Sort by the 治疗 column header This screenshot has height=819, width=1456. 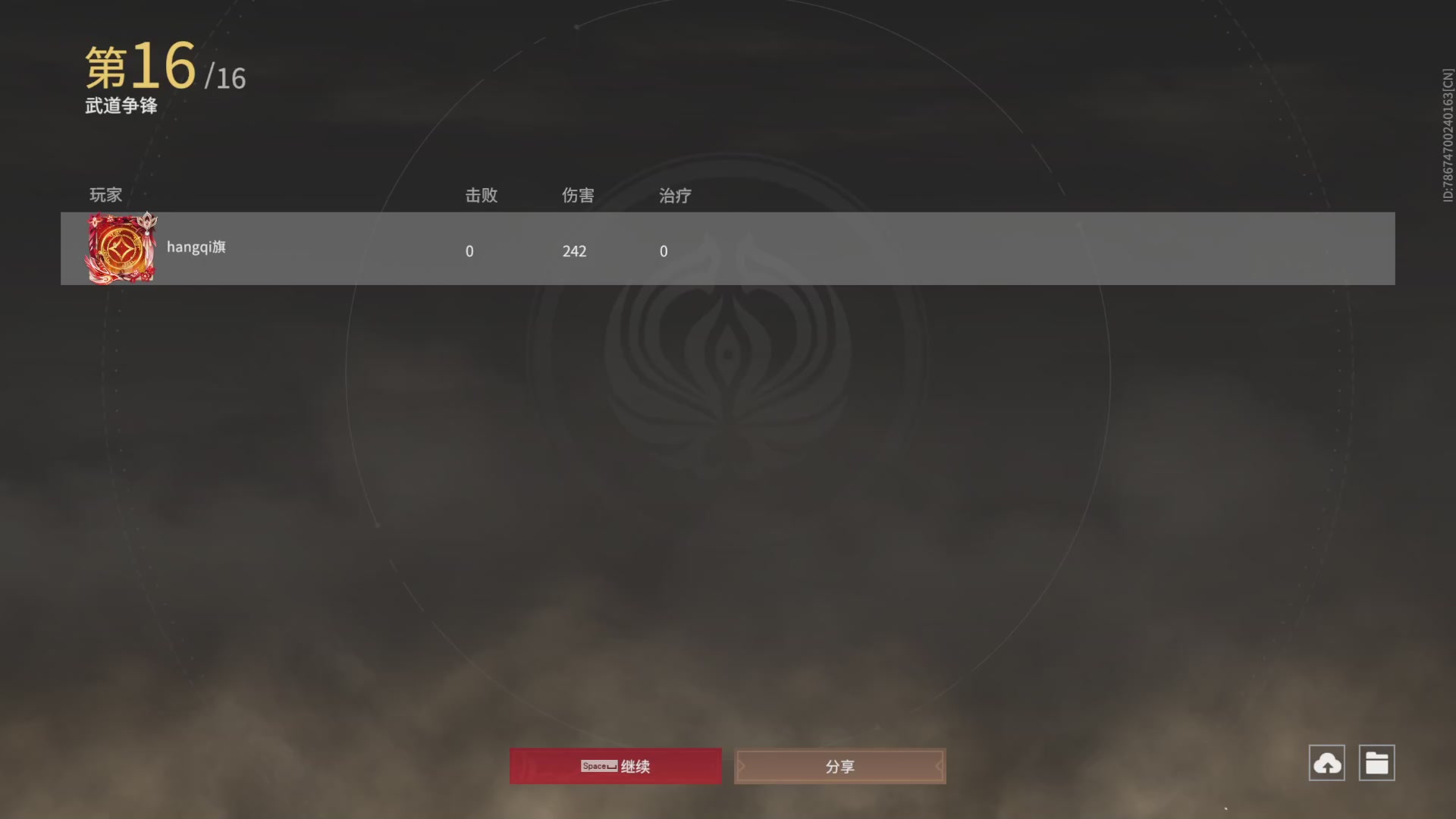[674, 196]
